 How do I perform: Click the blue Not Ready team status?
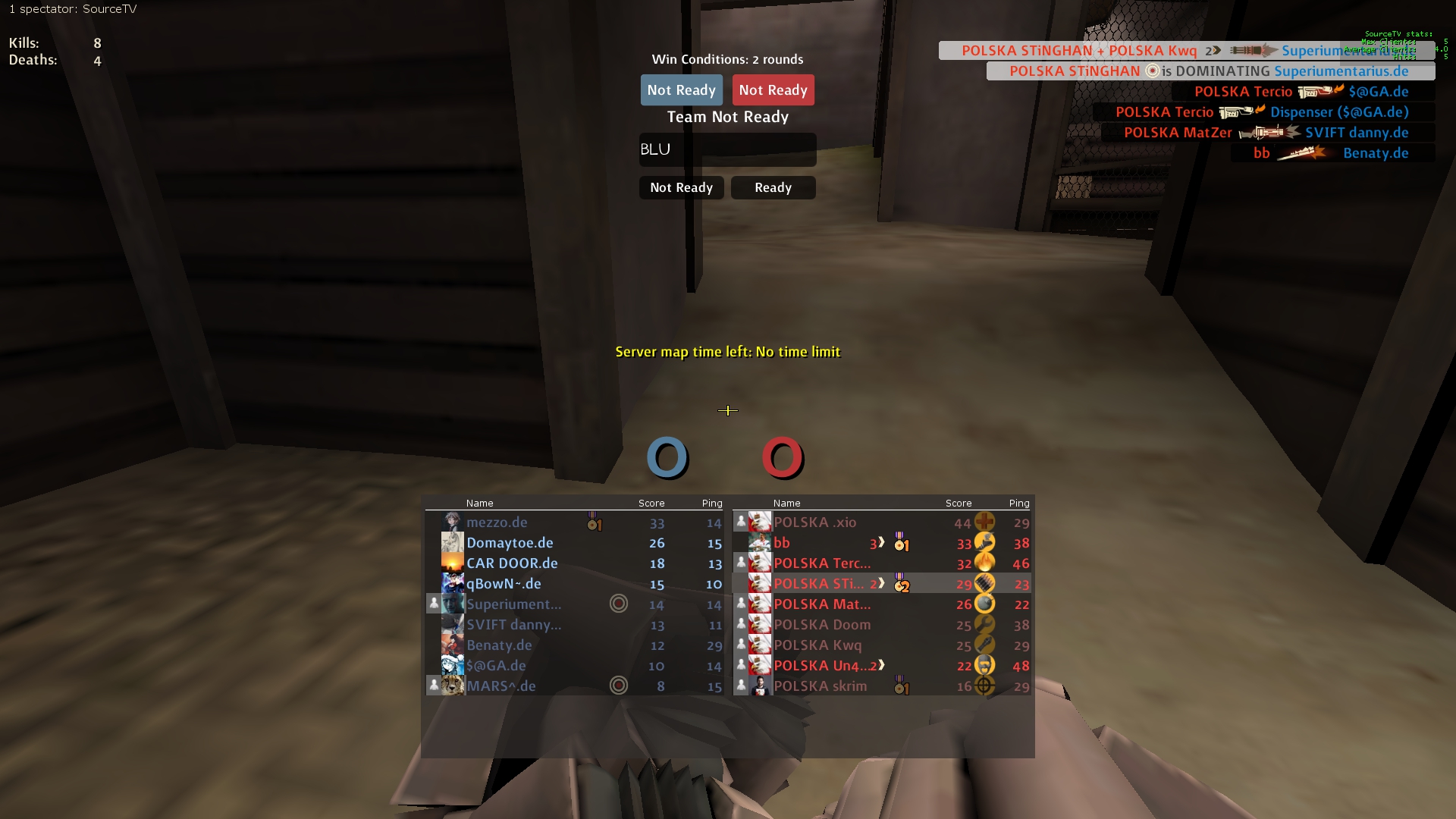click(681, 90)
